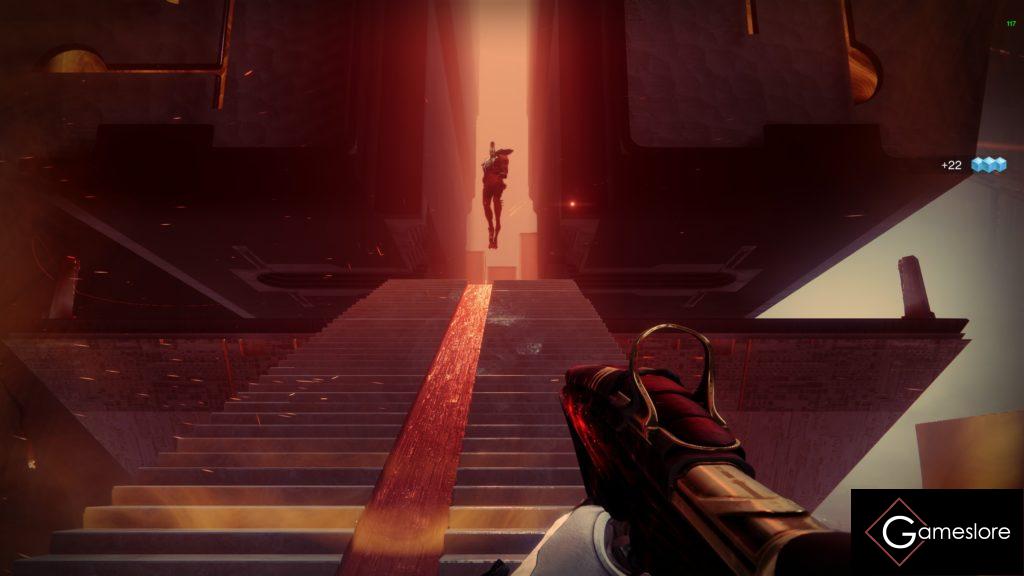Click the Gameslore watermark logo
Image resolution: width=1024 pixels, height=576 pixels.
click(x=936, y=532)
